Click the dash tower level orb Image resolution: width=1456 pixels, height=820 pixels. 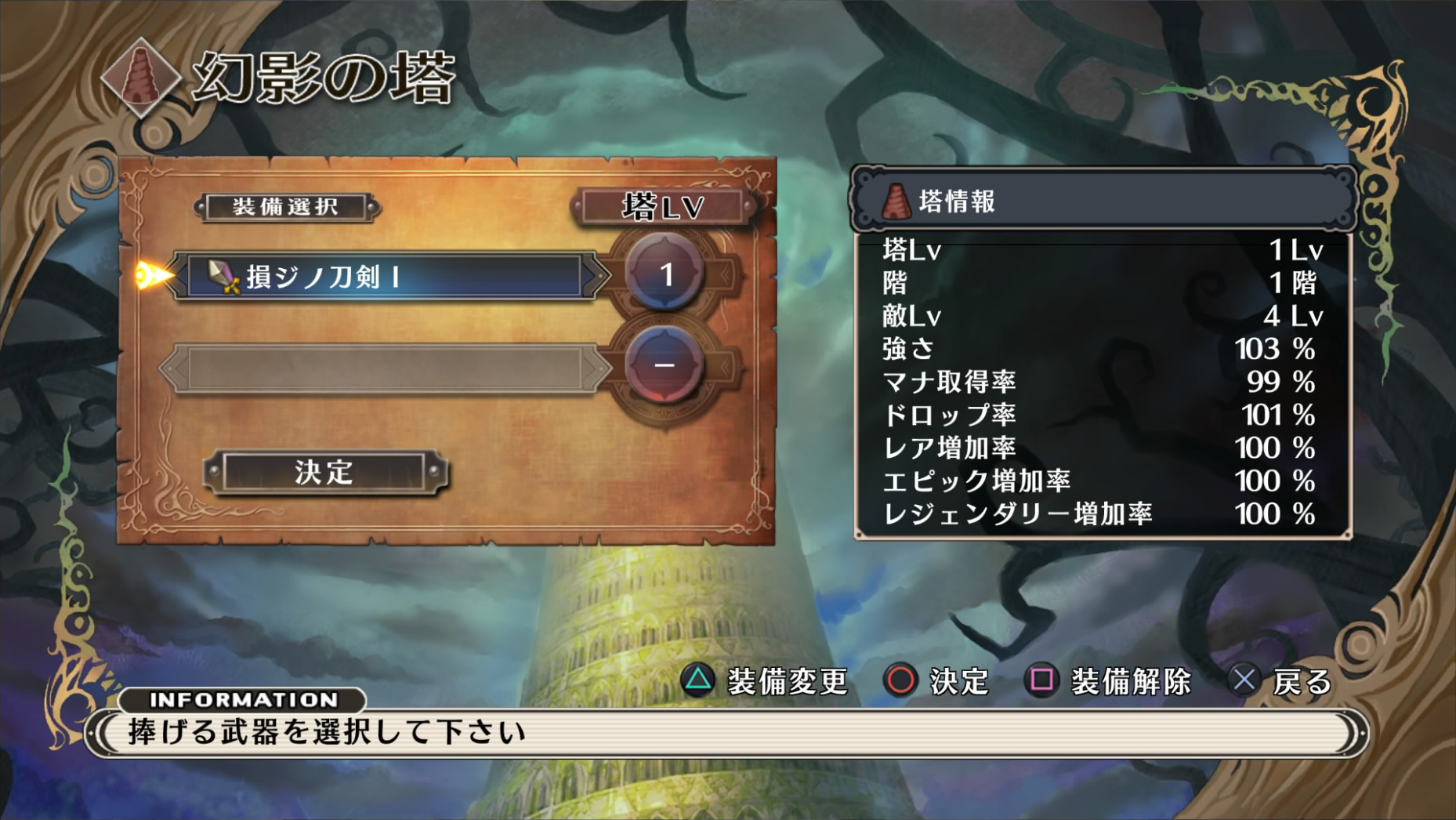pos(665,365)
